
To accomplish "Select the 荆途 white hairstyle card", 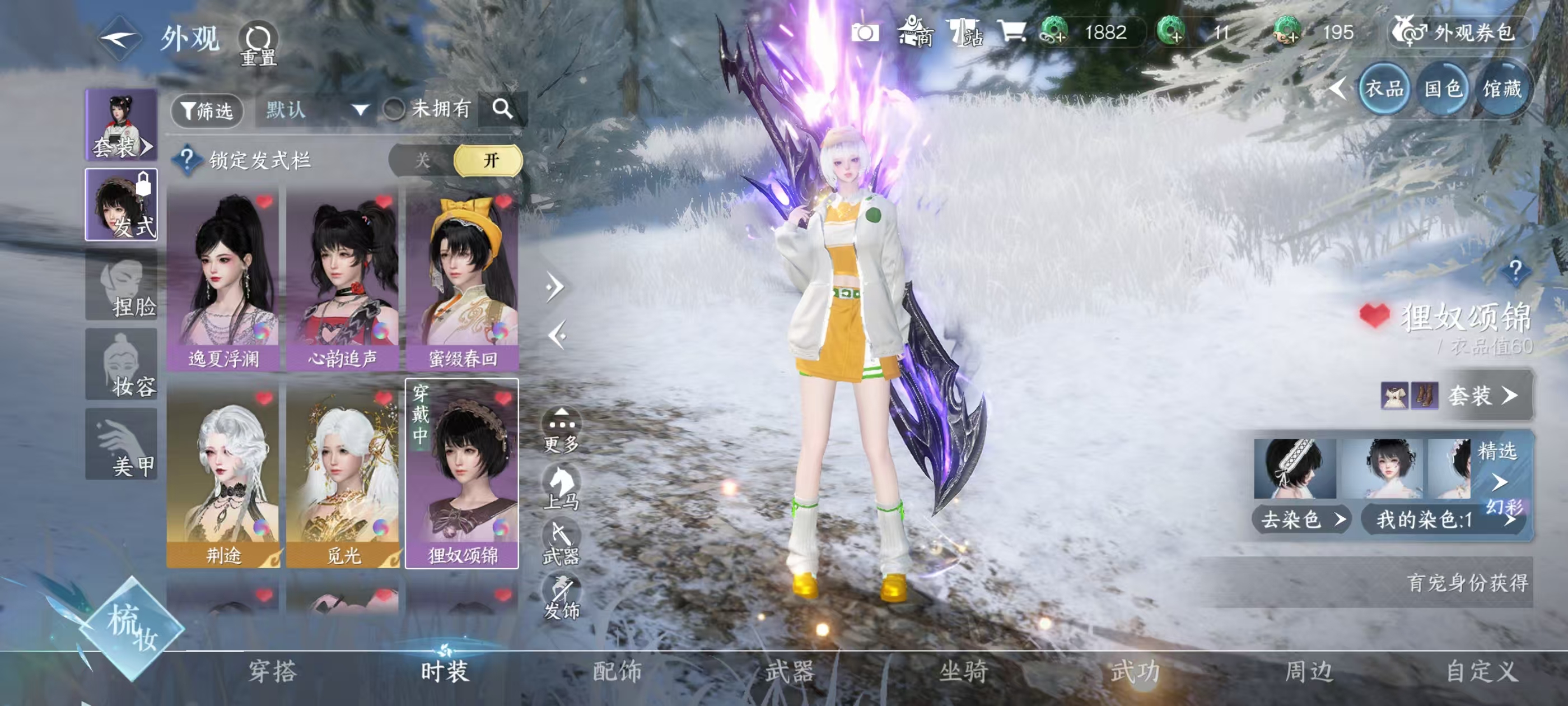I will point(223,475).
